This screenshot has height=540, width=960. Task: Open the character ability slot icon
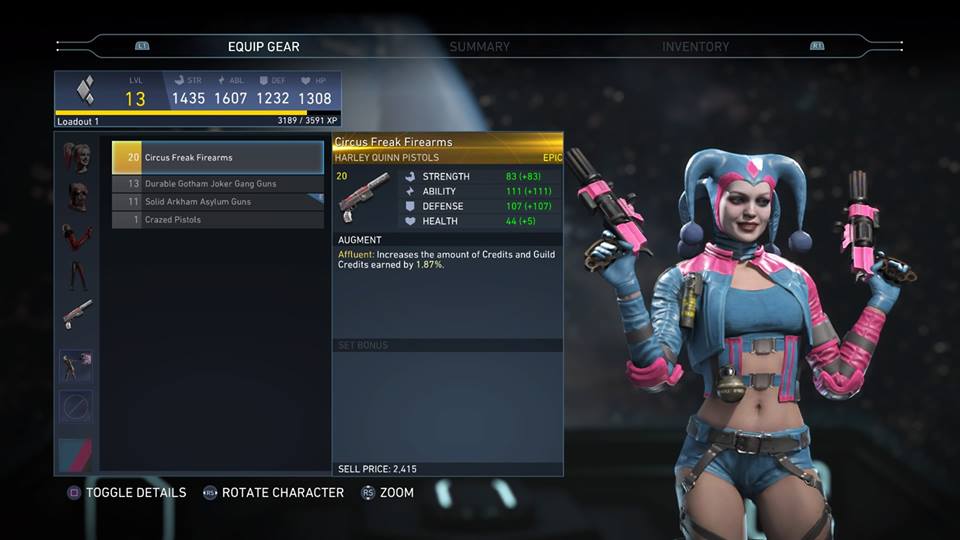(77, 365)
